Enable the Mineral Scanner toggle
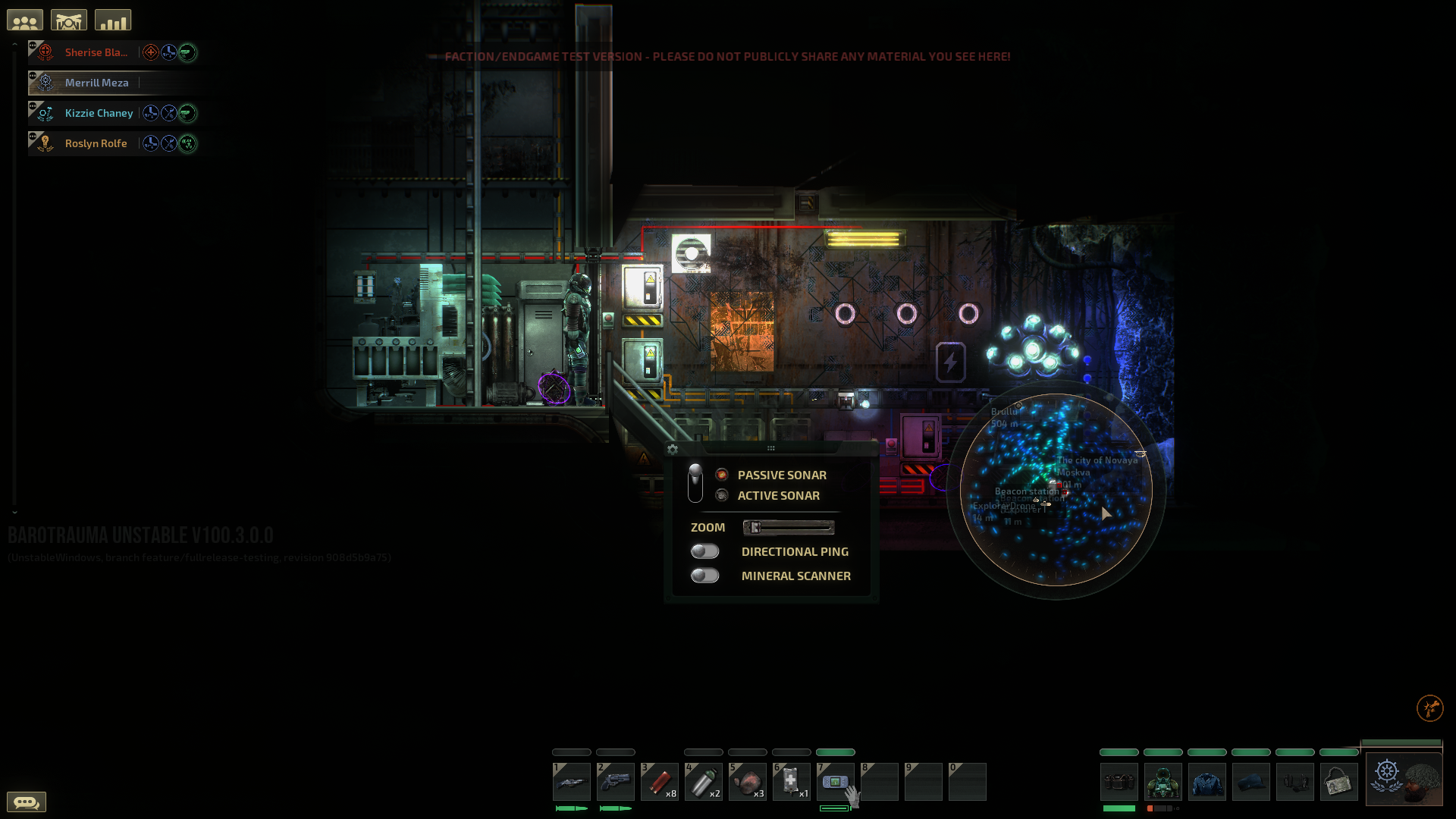This screenshot has height=819, width=1456. pos(704,576)
